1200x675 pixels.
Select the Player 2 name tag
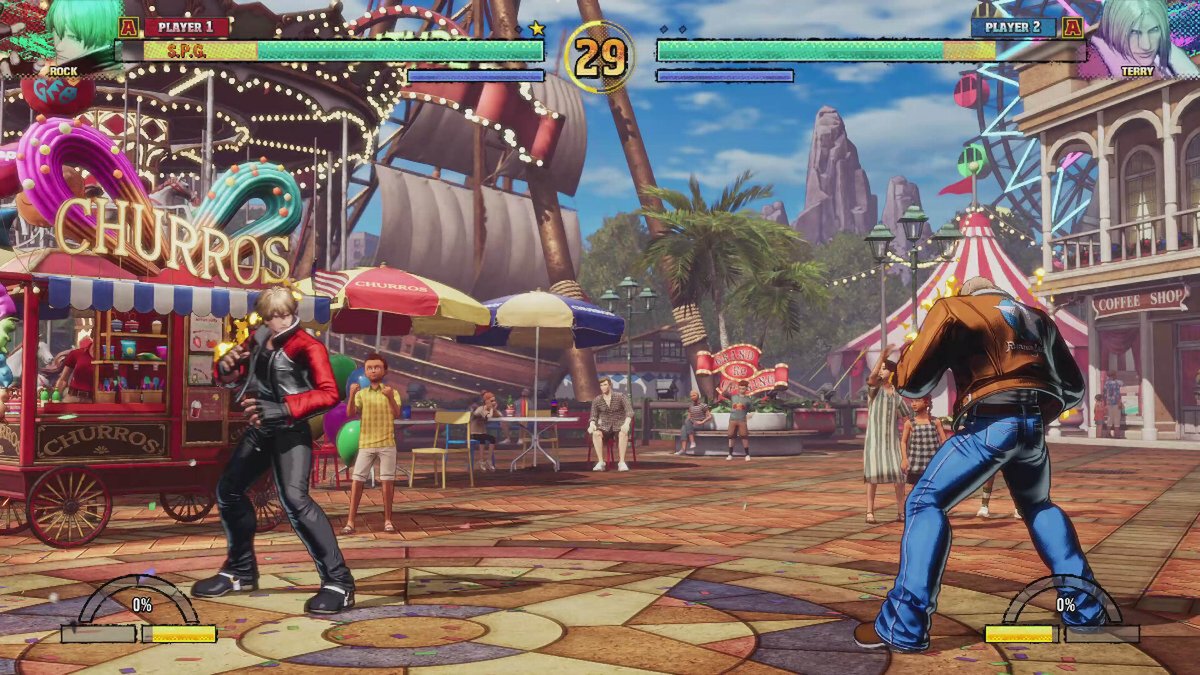coord(1012,27)
